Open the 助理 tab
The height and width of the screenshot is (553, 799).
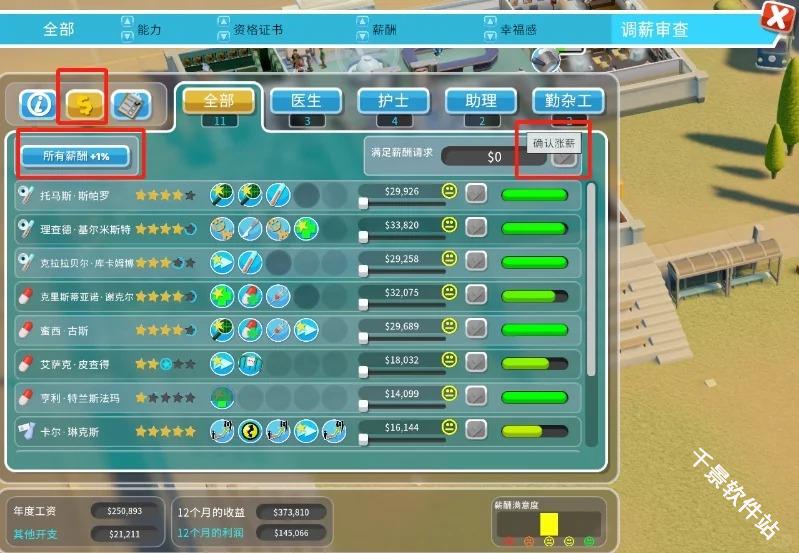pos(481,102)
